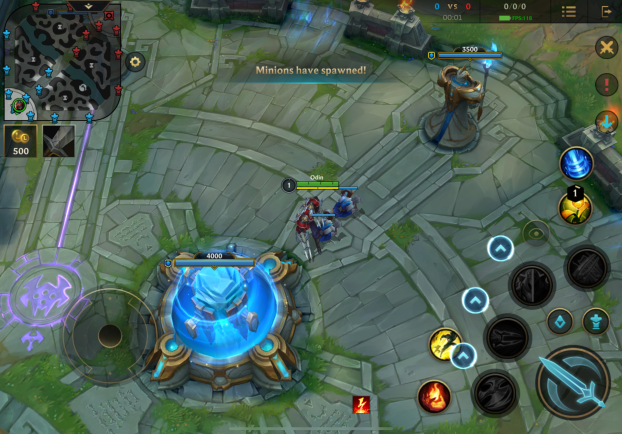Cast the yellow running figure summoner spell
Viewport: 622px width, 434px height.
pyautogui.click(x=445, y=344)
